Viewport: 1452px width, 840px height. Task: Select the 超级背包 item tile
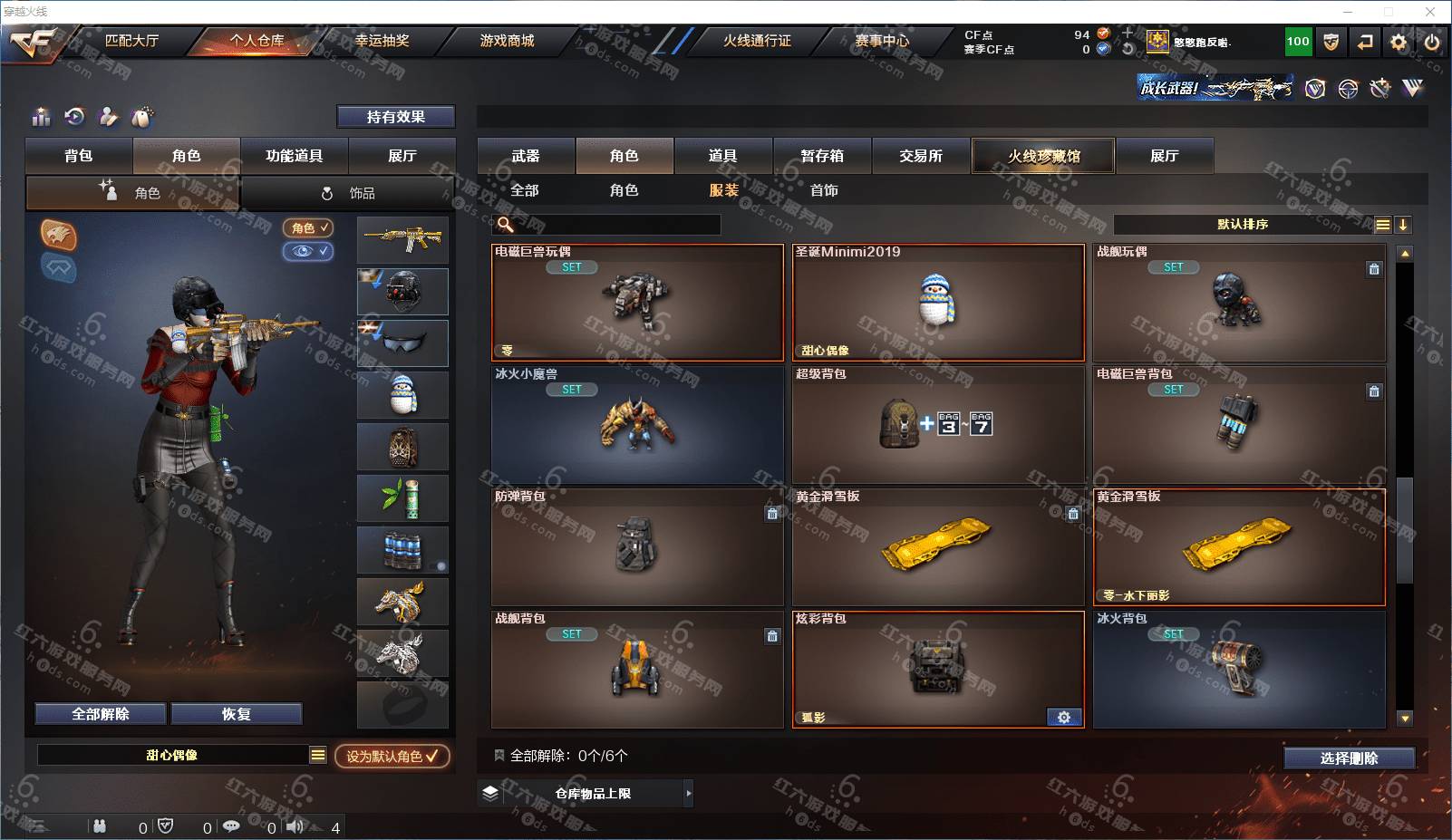tap(938, 425)
